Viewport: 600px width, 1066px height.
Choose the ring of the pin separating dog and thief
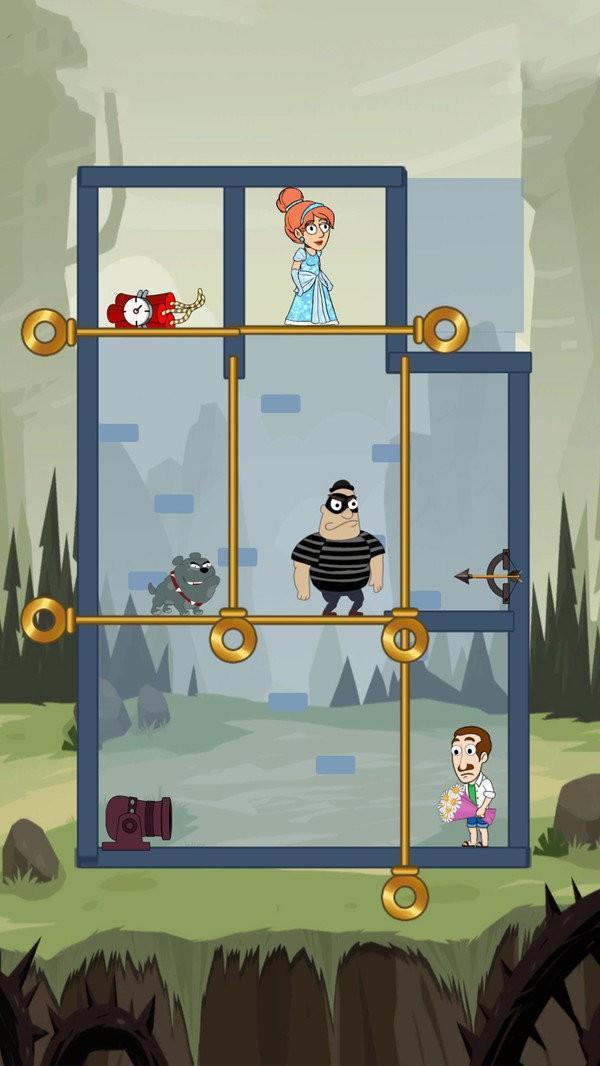coord(233,638)
